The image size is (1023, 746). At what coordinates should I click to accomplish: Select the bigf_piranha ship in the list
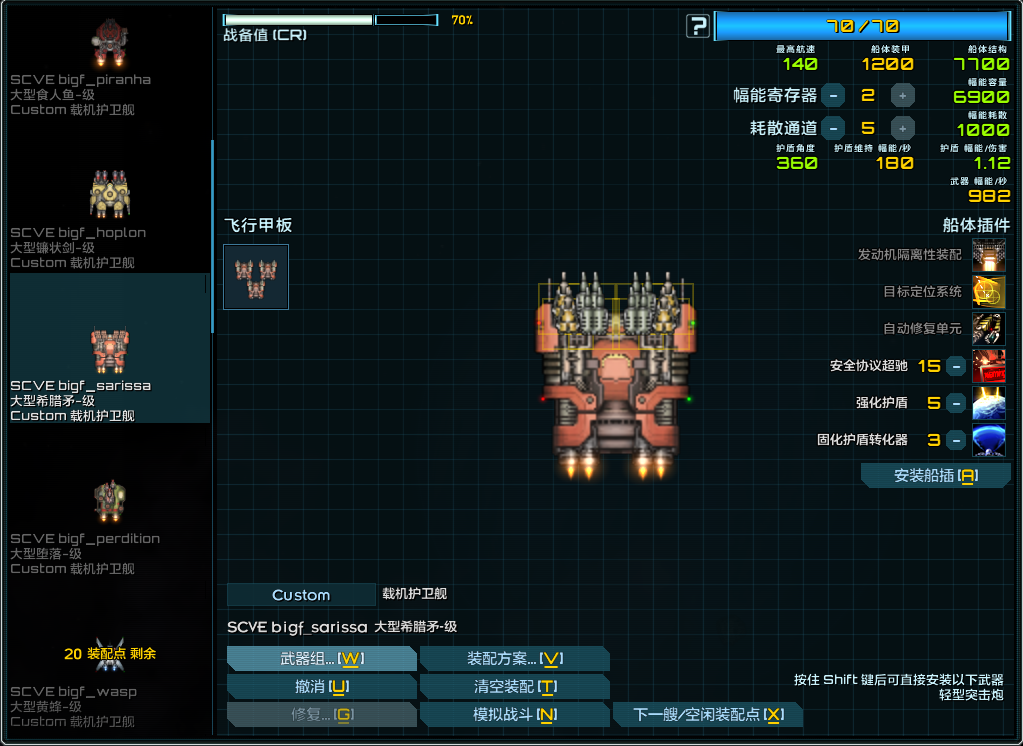click(110, 65)
